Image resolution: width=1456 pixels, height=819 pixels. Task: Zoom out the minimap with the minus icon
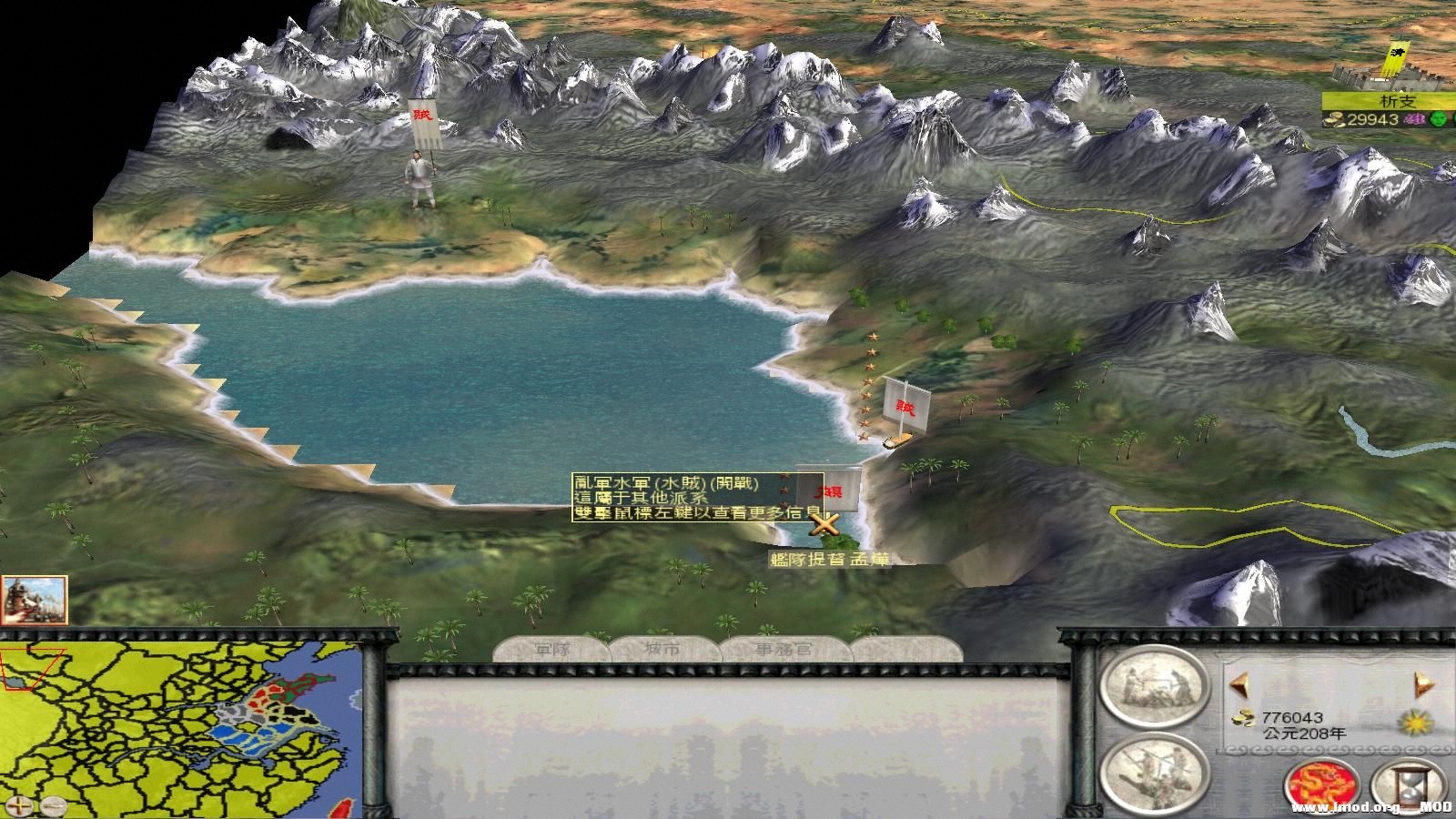point(54,805)
